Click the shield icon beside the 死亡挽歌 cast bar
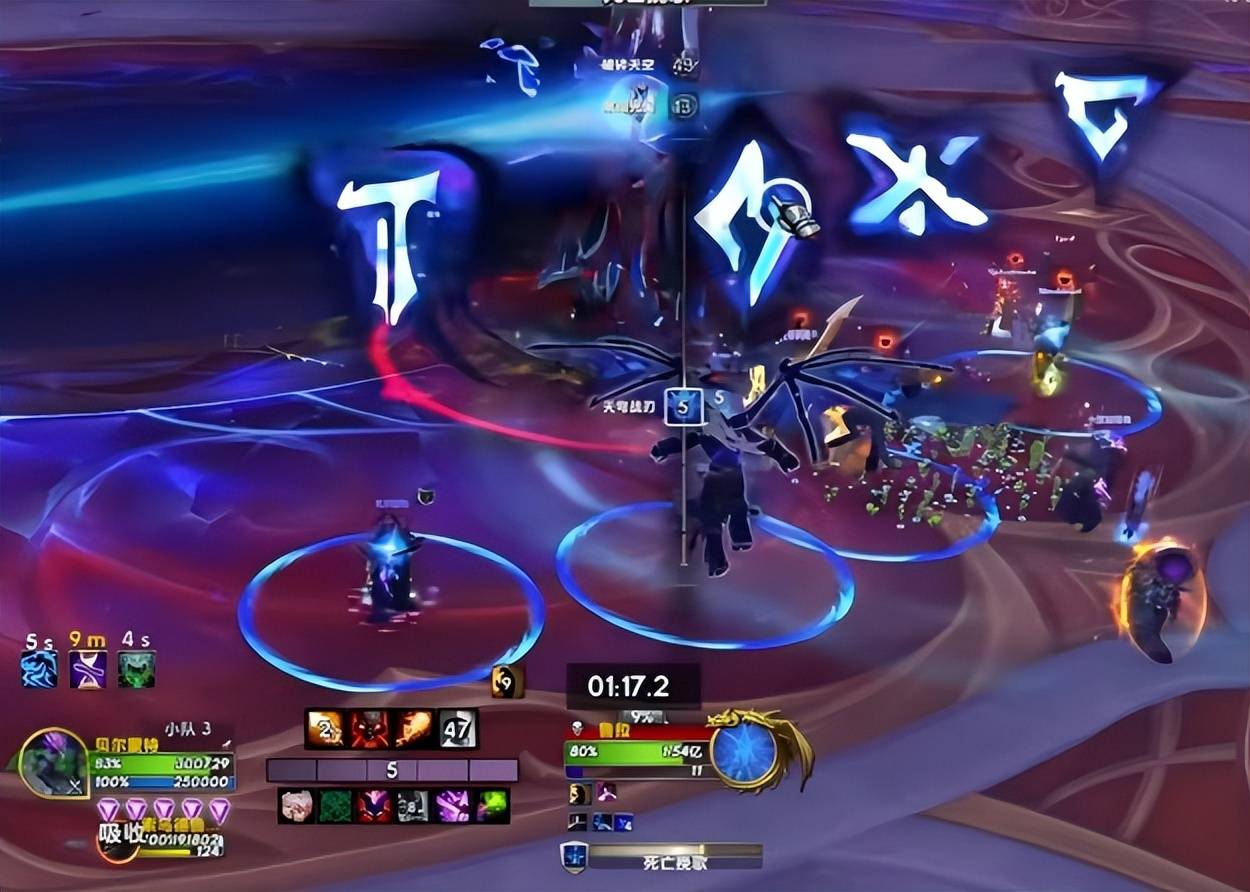 click(x=573, y=857)
